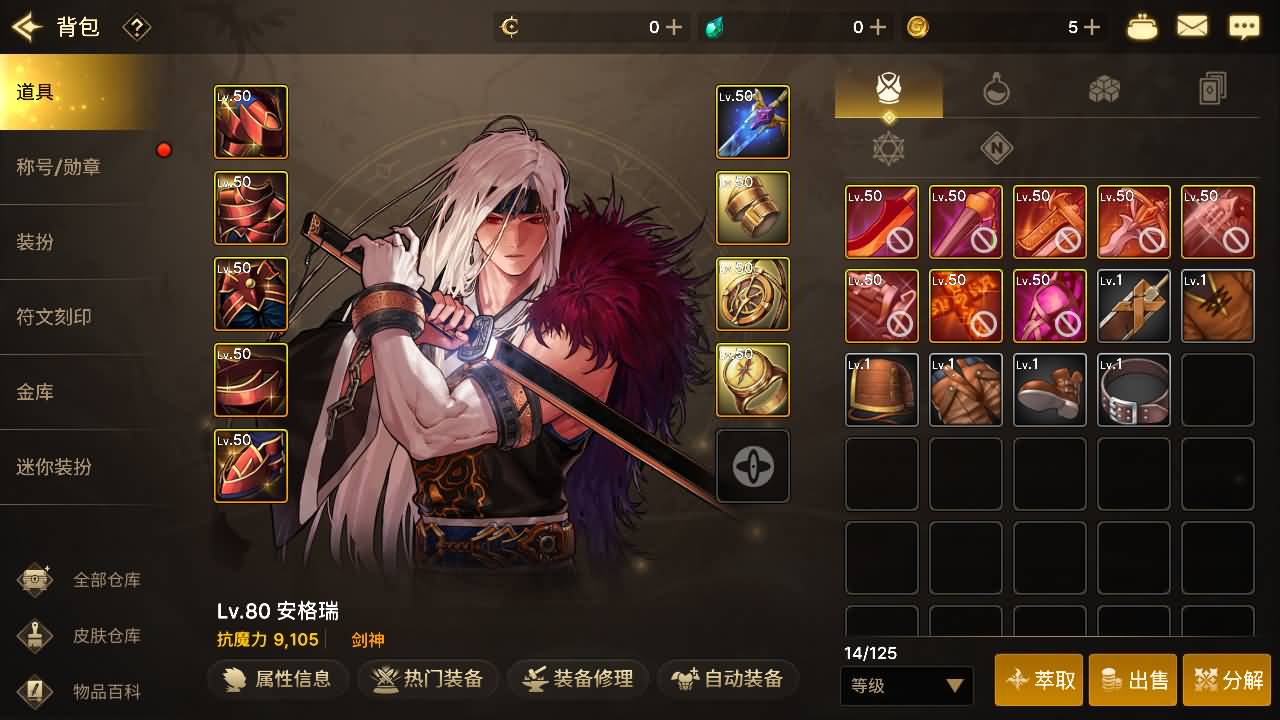Open the mail inbox icon
Screen dimensions: 1280x720
coord(1192,26)
